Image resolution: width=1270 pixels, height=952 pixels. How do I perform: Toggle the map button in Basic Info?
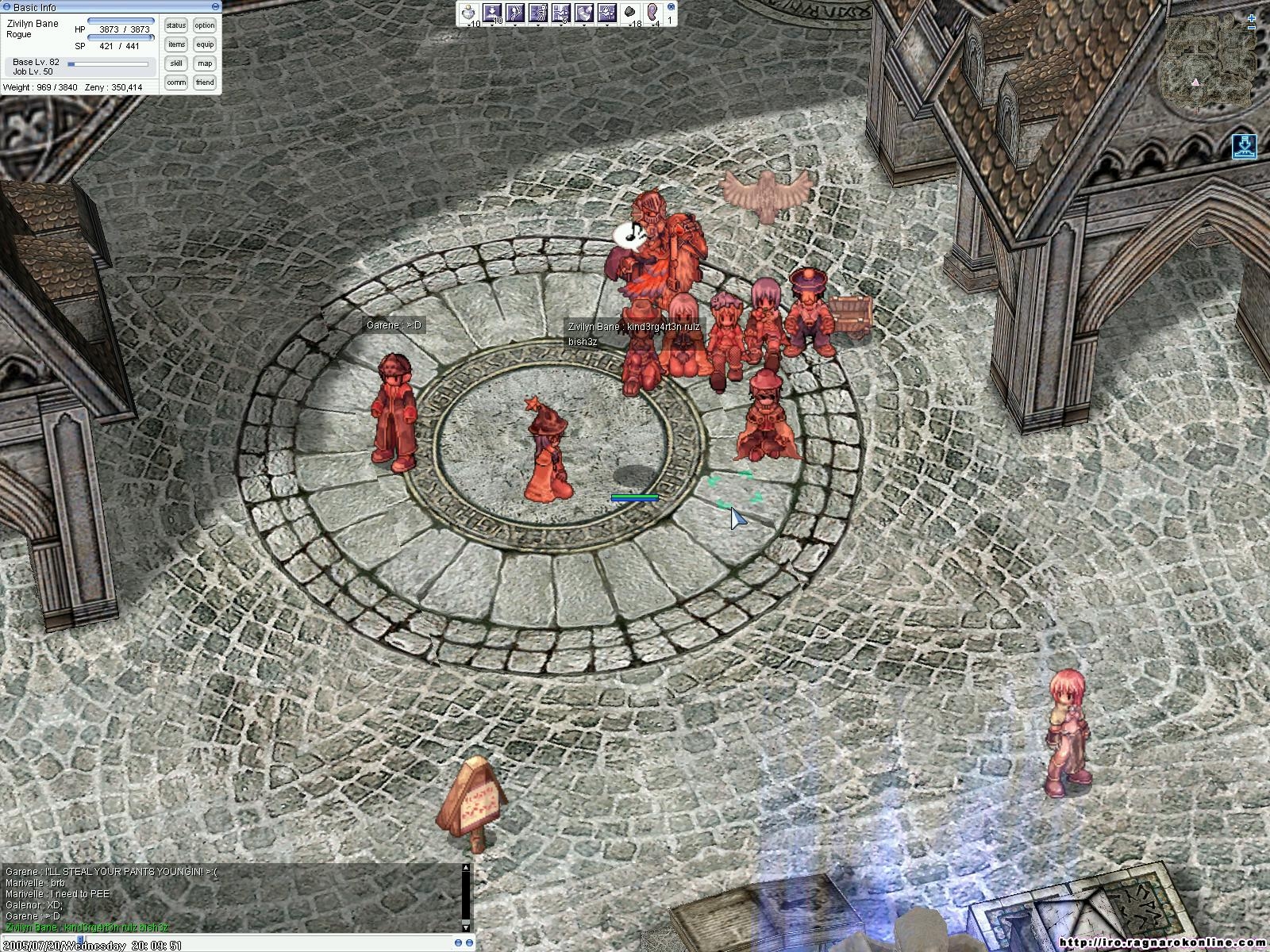[205, 63]
